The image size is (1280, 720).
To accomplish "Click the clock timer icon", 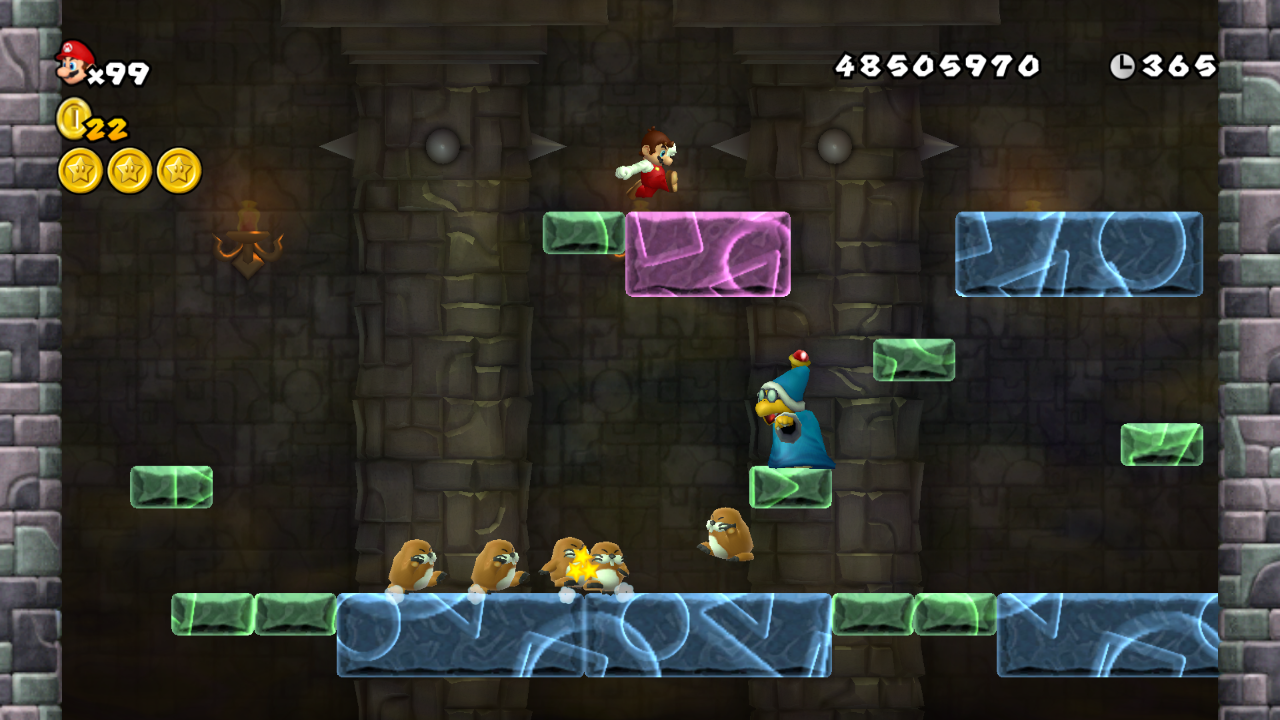I will [1125, 63].
